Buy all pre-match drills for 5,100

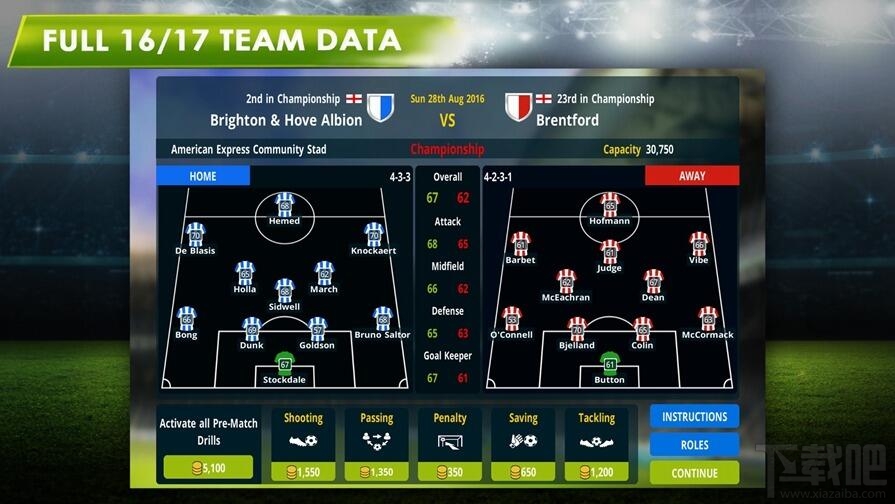pos(208,467)
